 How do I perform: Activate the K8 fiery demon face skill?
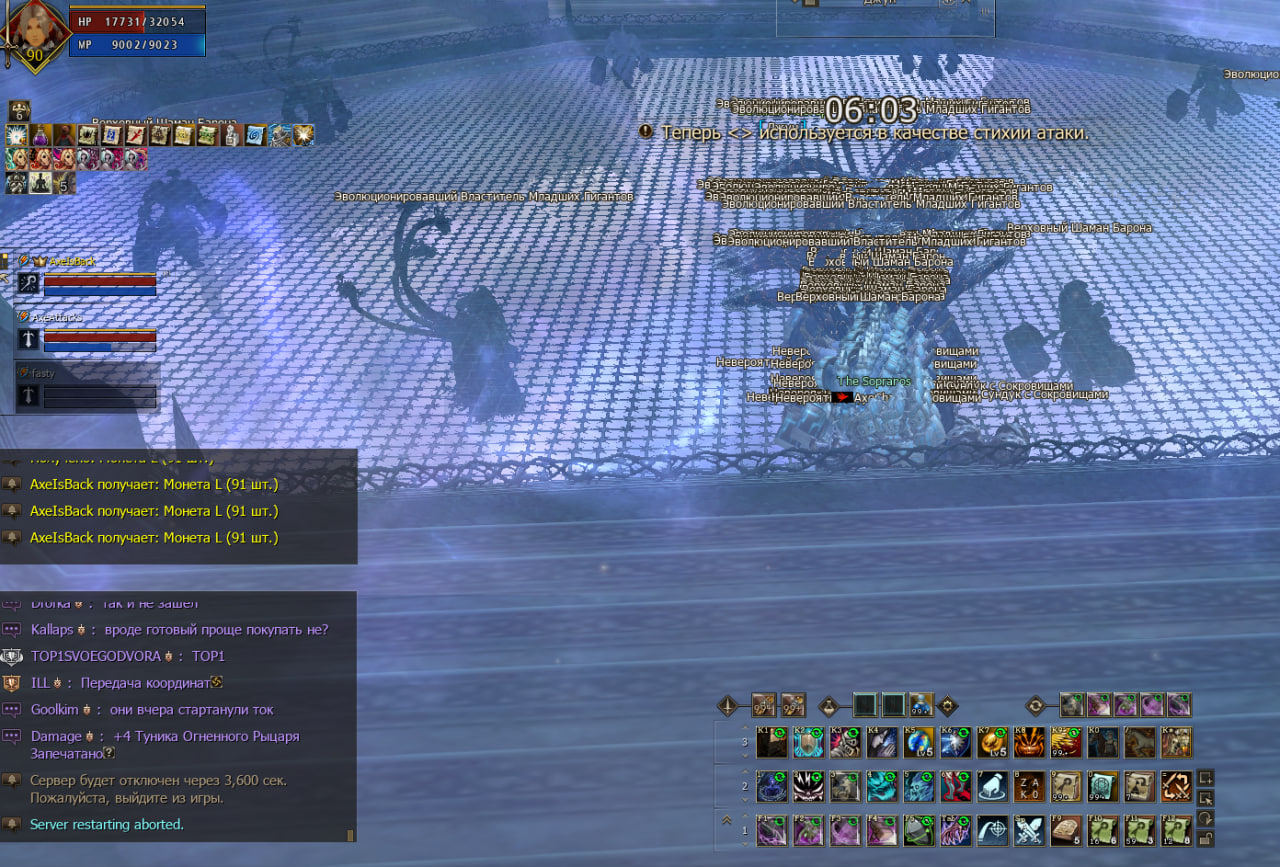point(1029,743)
